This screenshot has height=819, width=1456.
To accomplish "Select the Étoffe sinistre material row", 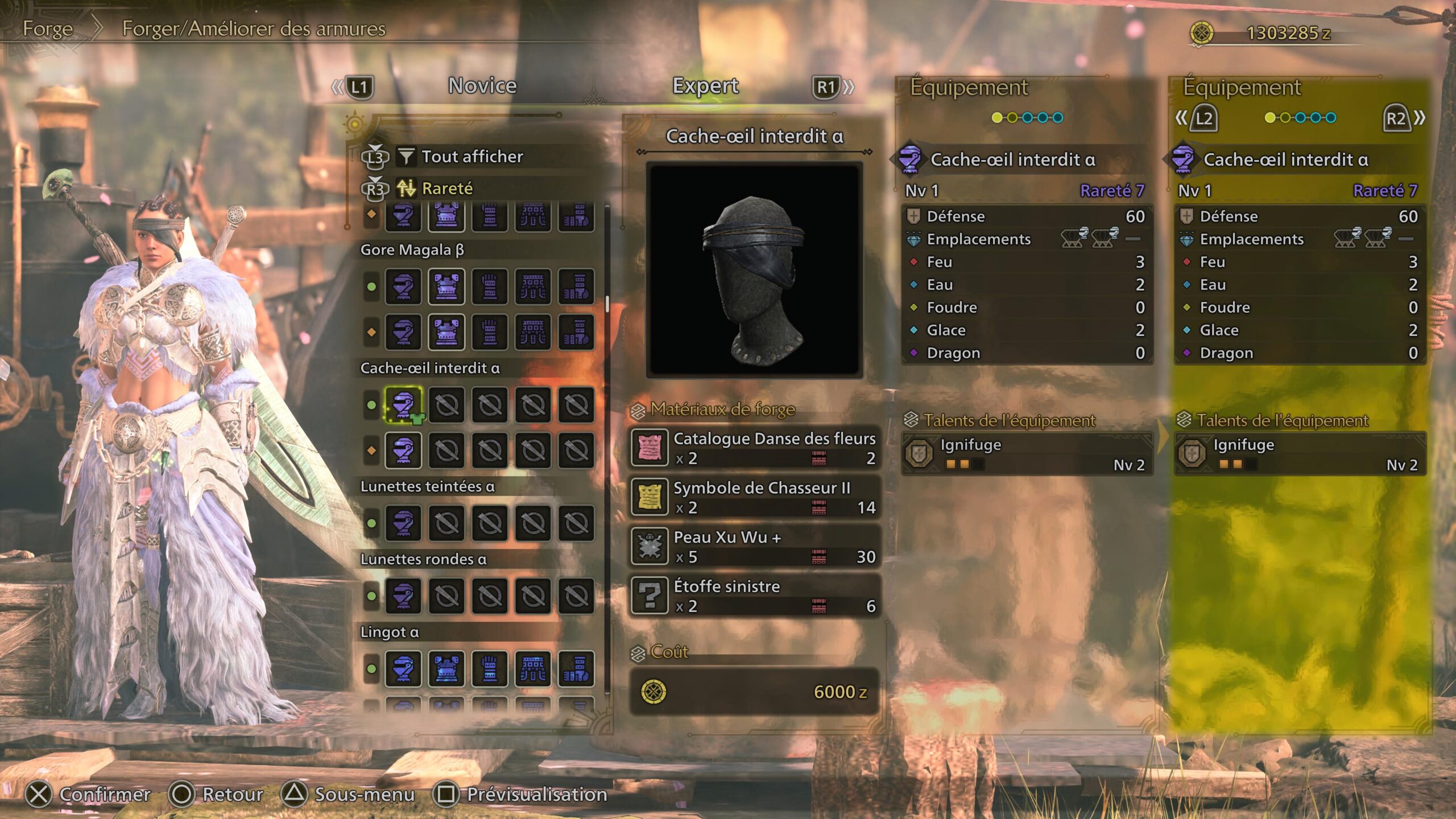I will click(x=754, y=595).
